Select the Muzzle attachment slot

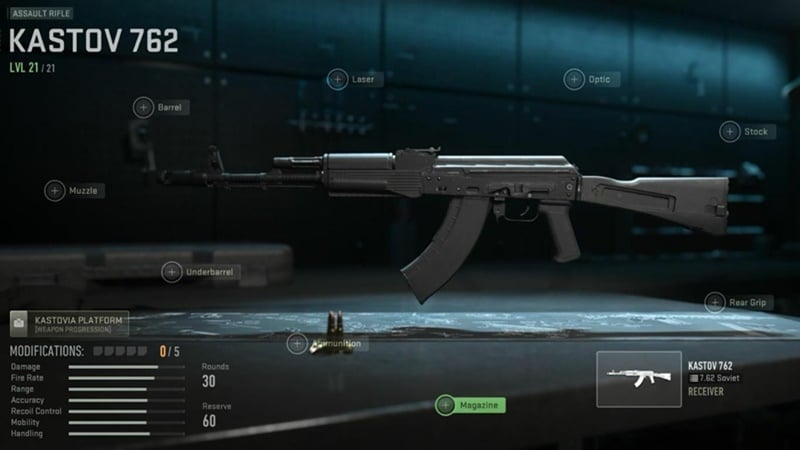[56, 190]
